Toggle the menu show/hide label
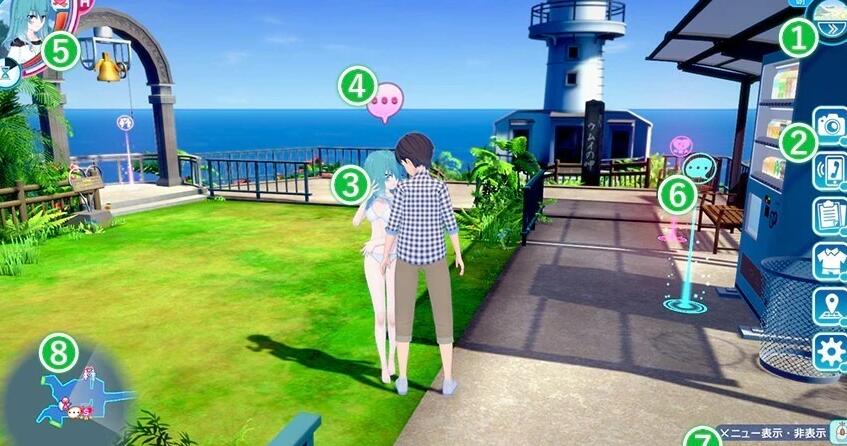 [x=775, y=433]
